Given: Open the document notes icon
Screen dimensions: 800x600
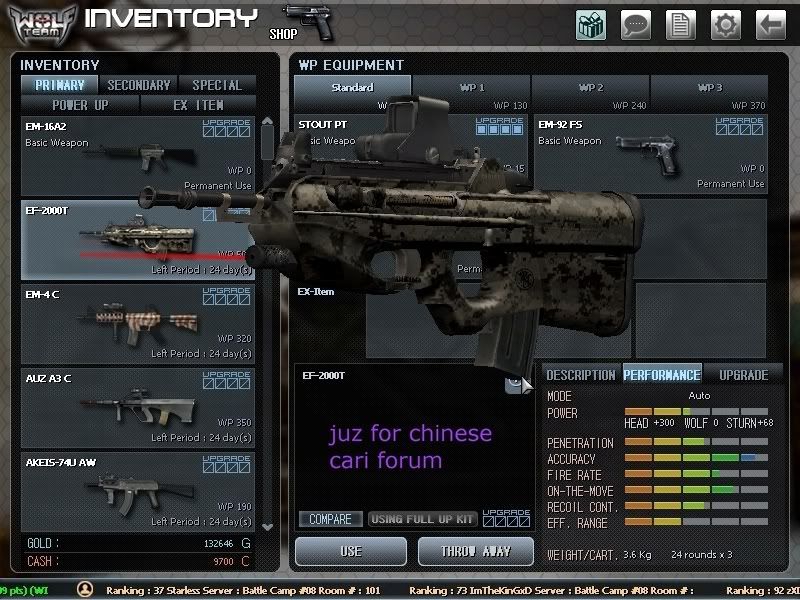Looking at the screenshot, I should tap(680, 24).
